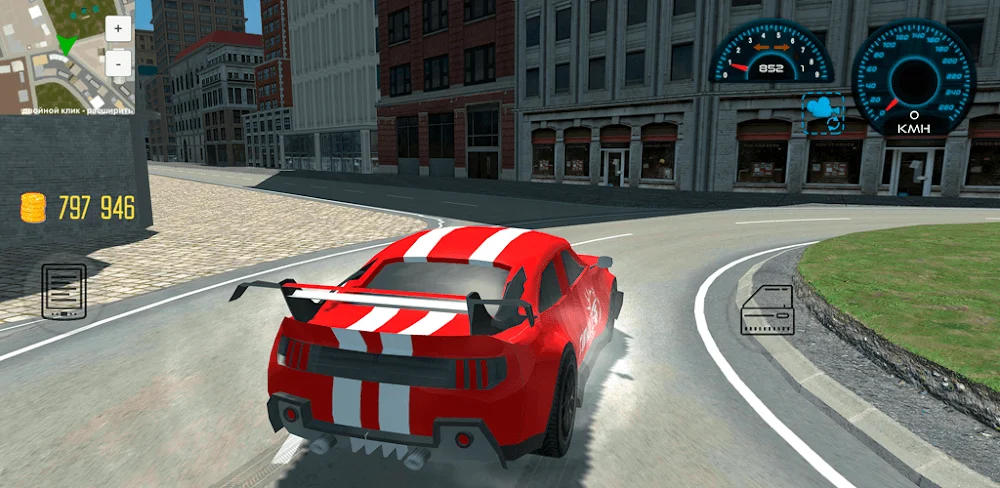Tap the car door icon to exit vehicle
1000x488 pixels.
click(767, 309)
